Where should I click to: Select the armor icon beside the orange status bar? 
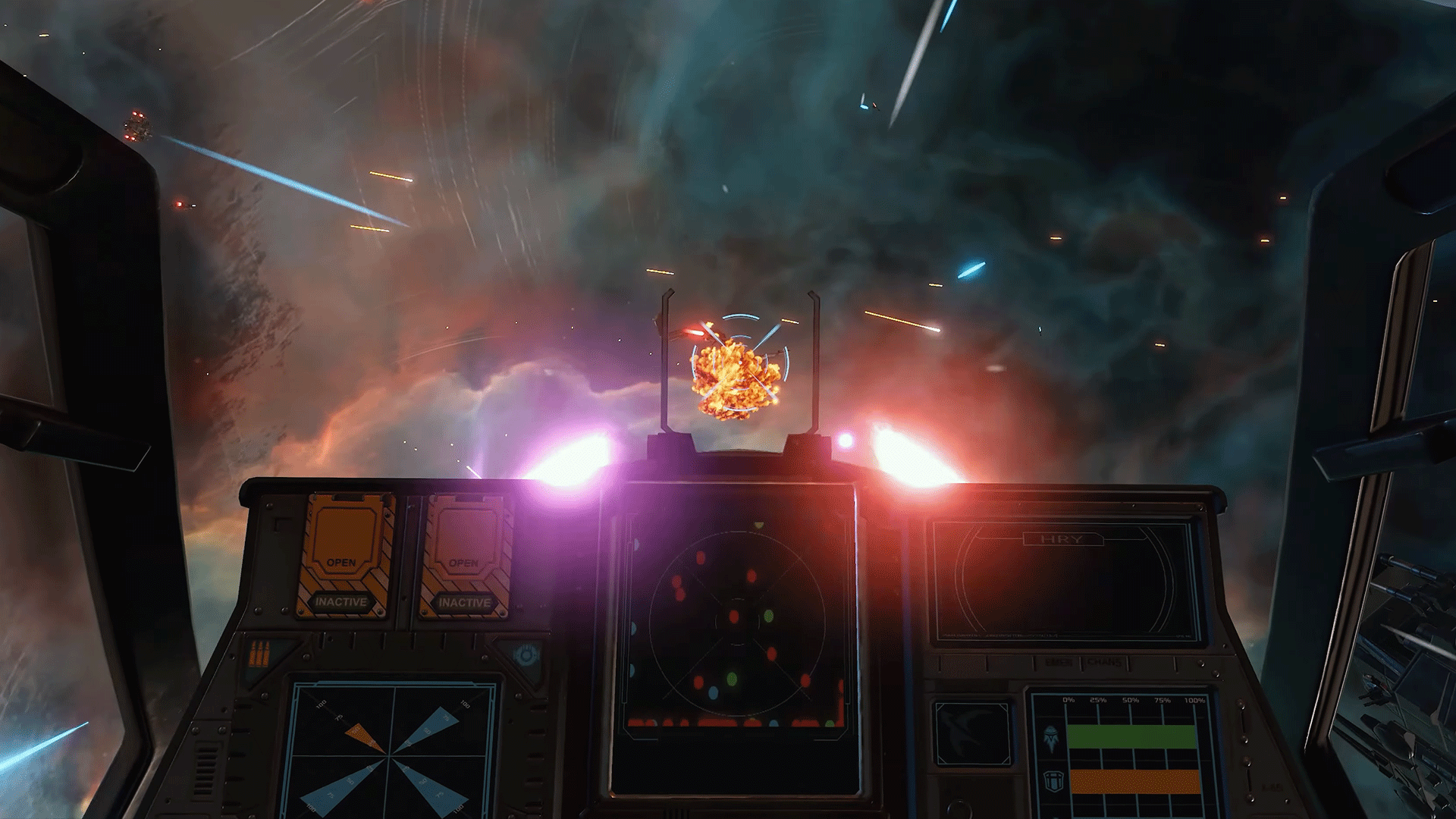click(x=1053, y=781)
